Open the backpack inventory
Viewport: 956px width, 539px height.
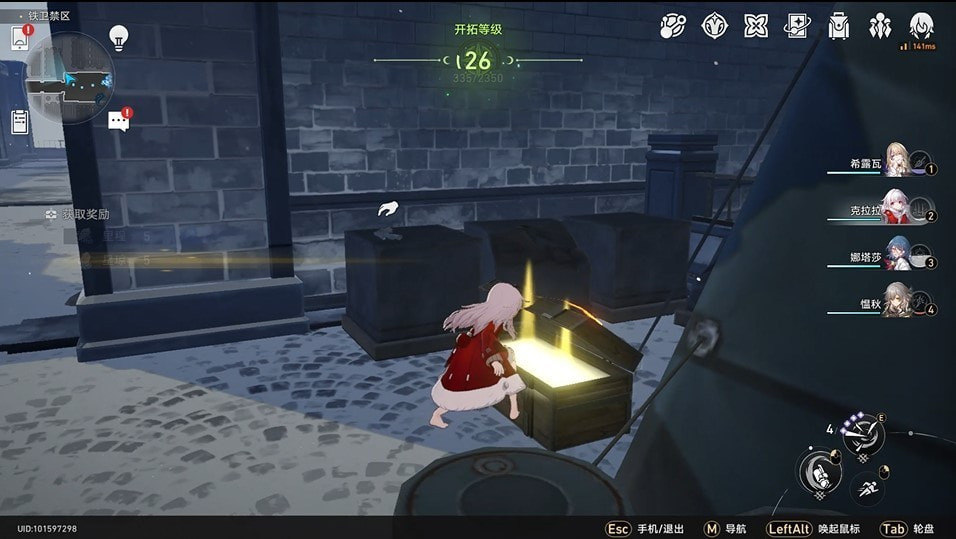pos(839,26)
